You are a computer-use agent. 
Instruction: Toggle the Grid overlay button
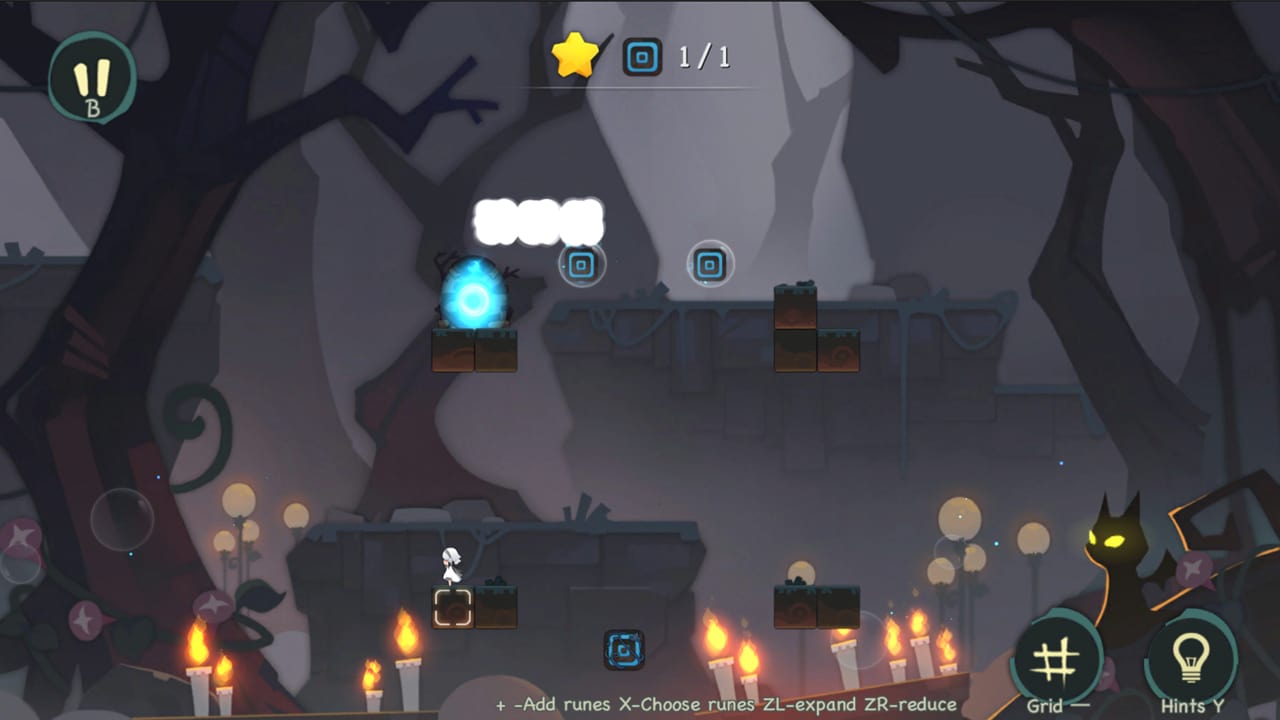tap(1056, 655)
